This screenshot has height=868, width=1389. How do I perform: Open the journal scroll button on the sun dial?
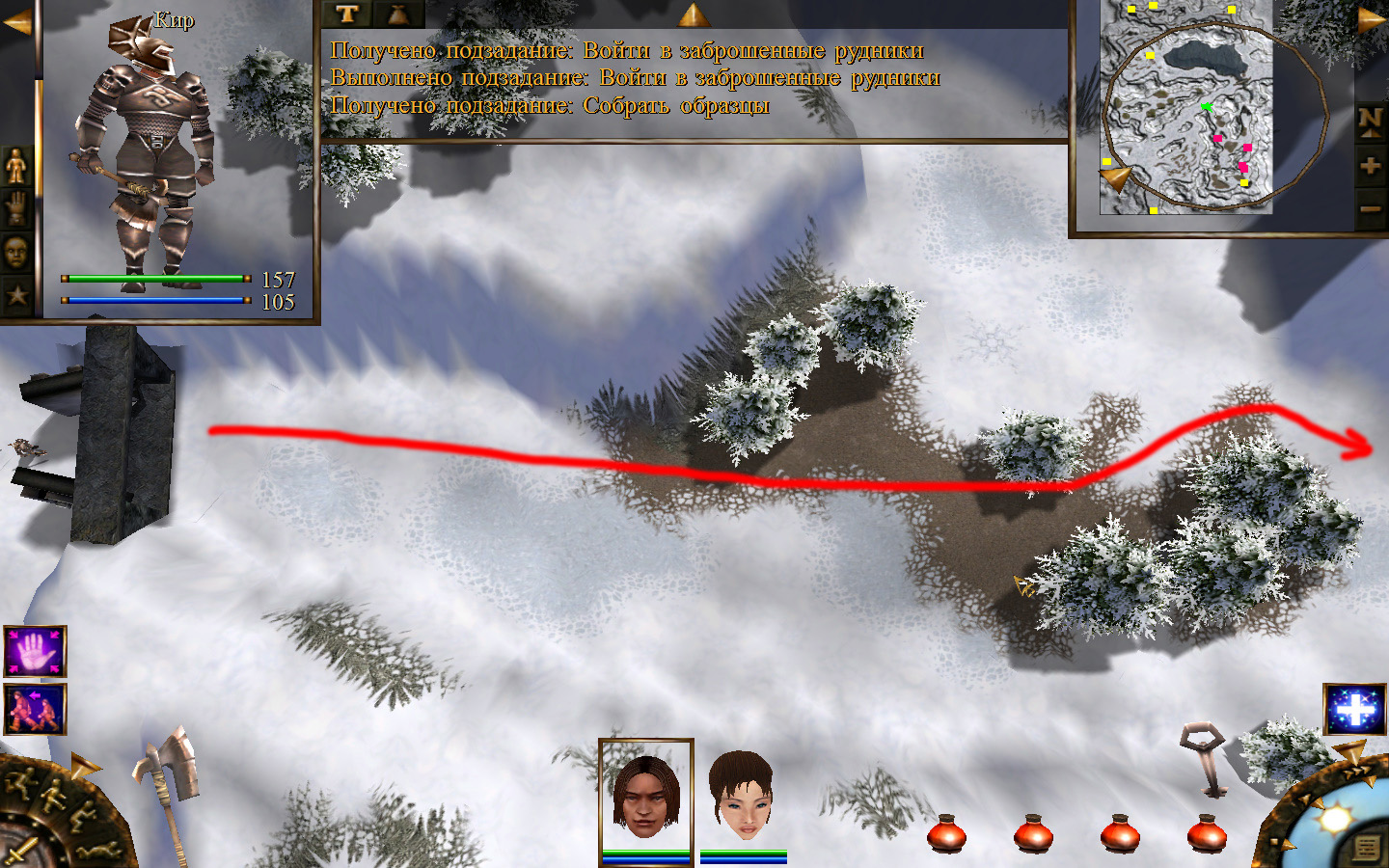1366,847
